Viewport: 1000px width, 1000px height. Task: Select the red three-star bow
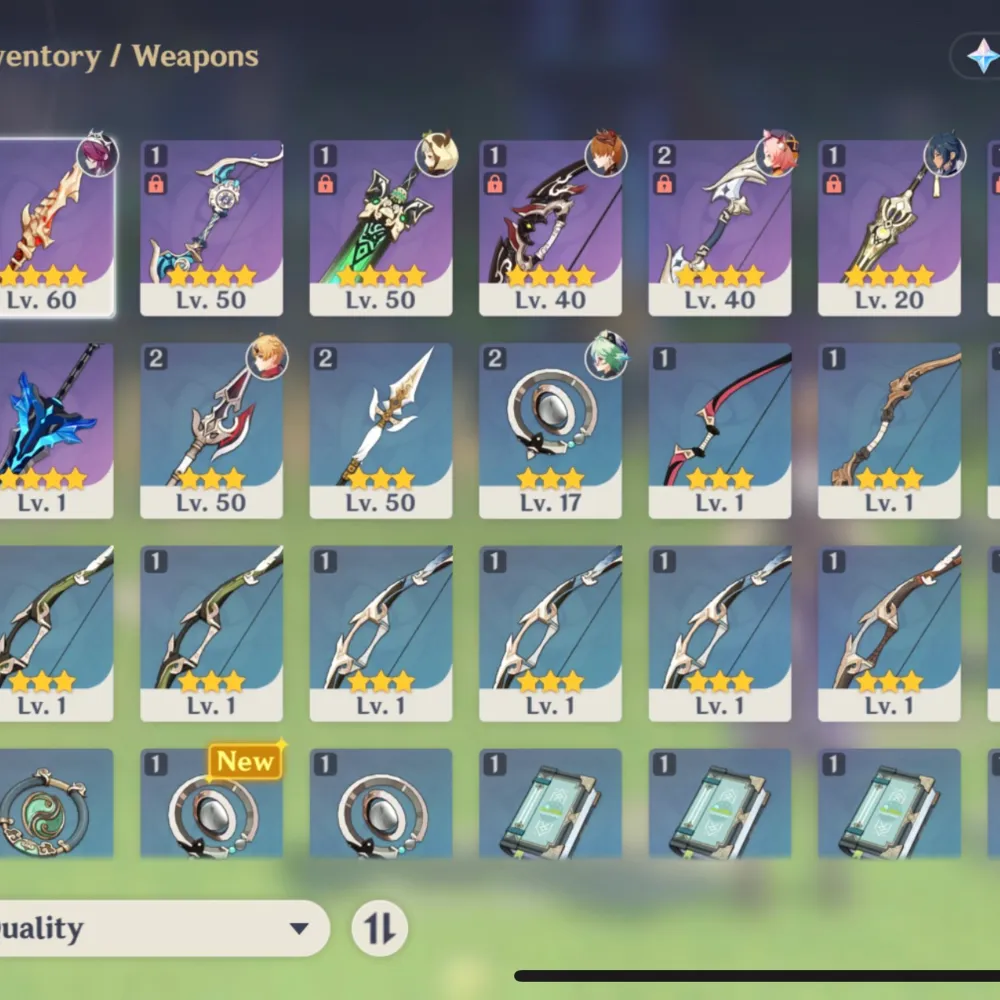tap(719, 428)
